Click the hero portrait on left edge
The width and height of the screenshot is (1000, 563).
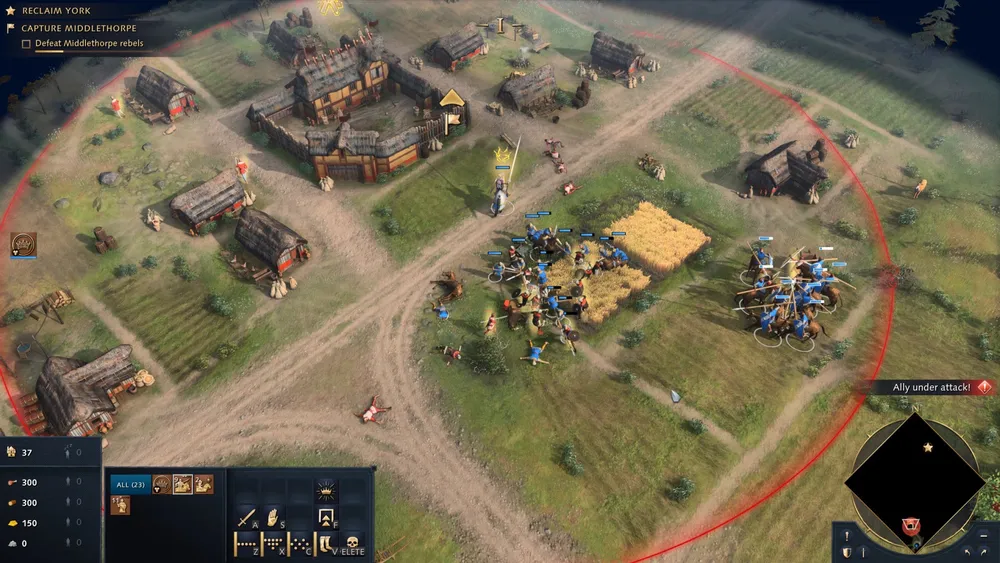coord(22,243)
